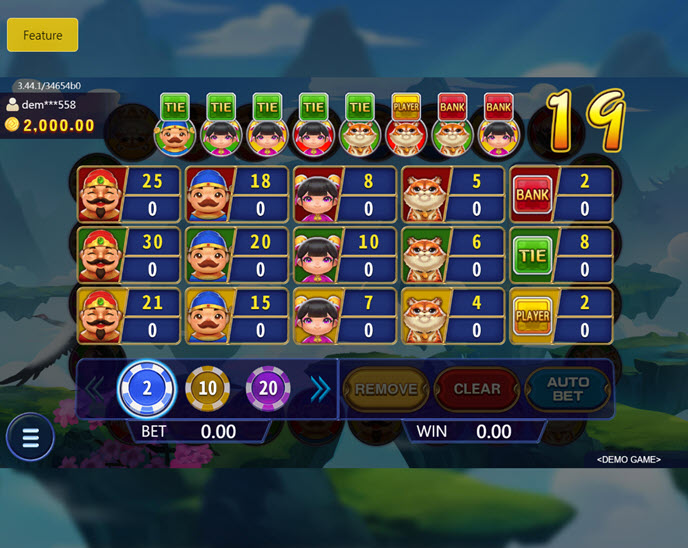Bet on the BANK tile paying 2
This screenshot has width=688, height=548.
point(561,194)
